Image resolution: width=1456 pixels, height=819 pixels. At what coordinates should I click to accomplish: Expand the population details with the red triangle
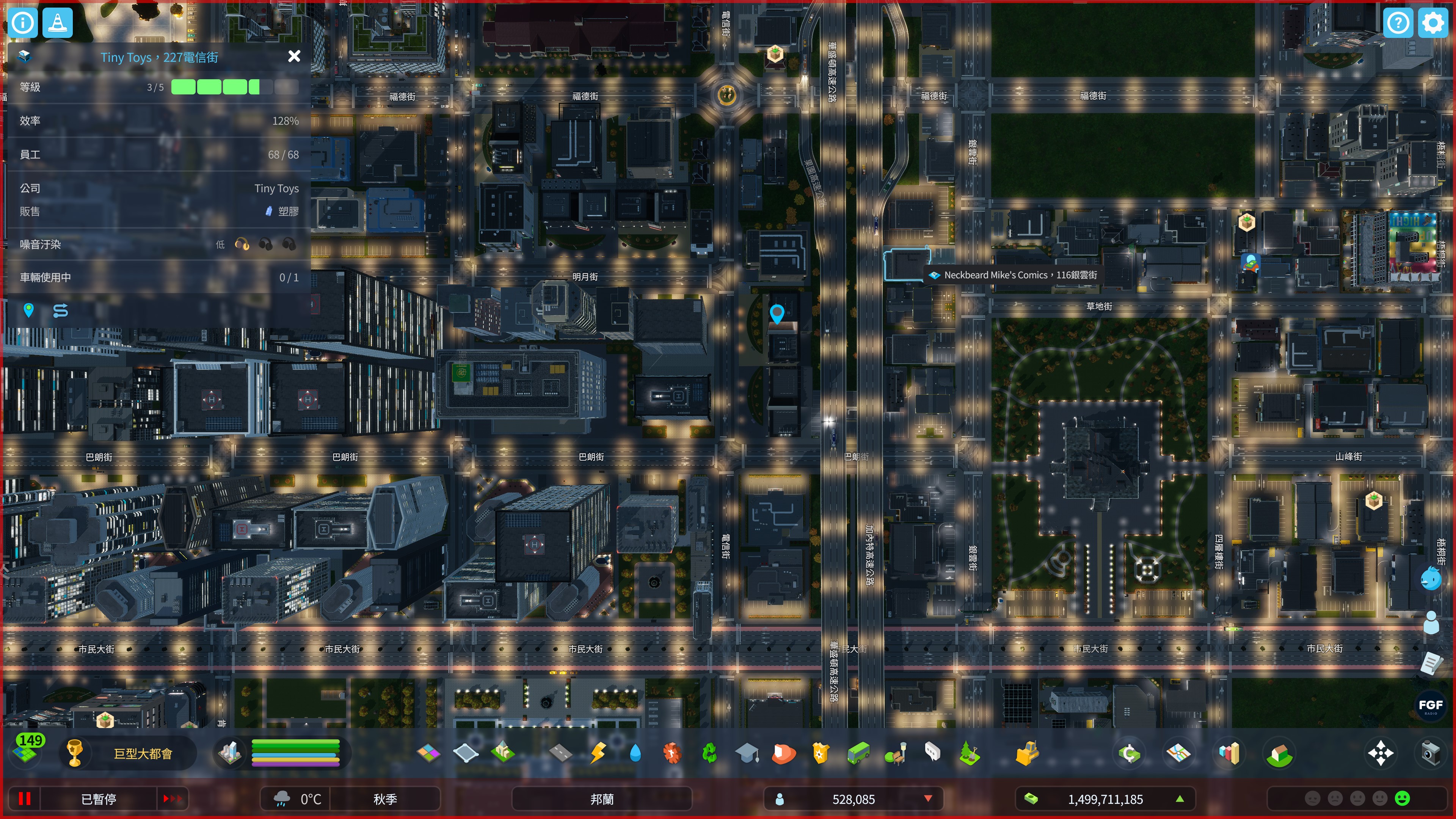coord(927,799)
